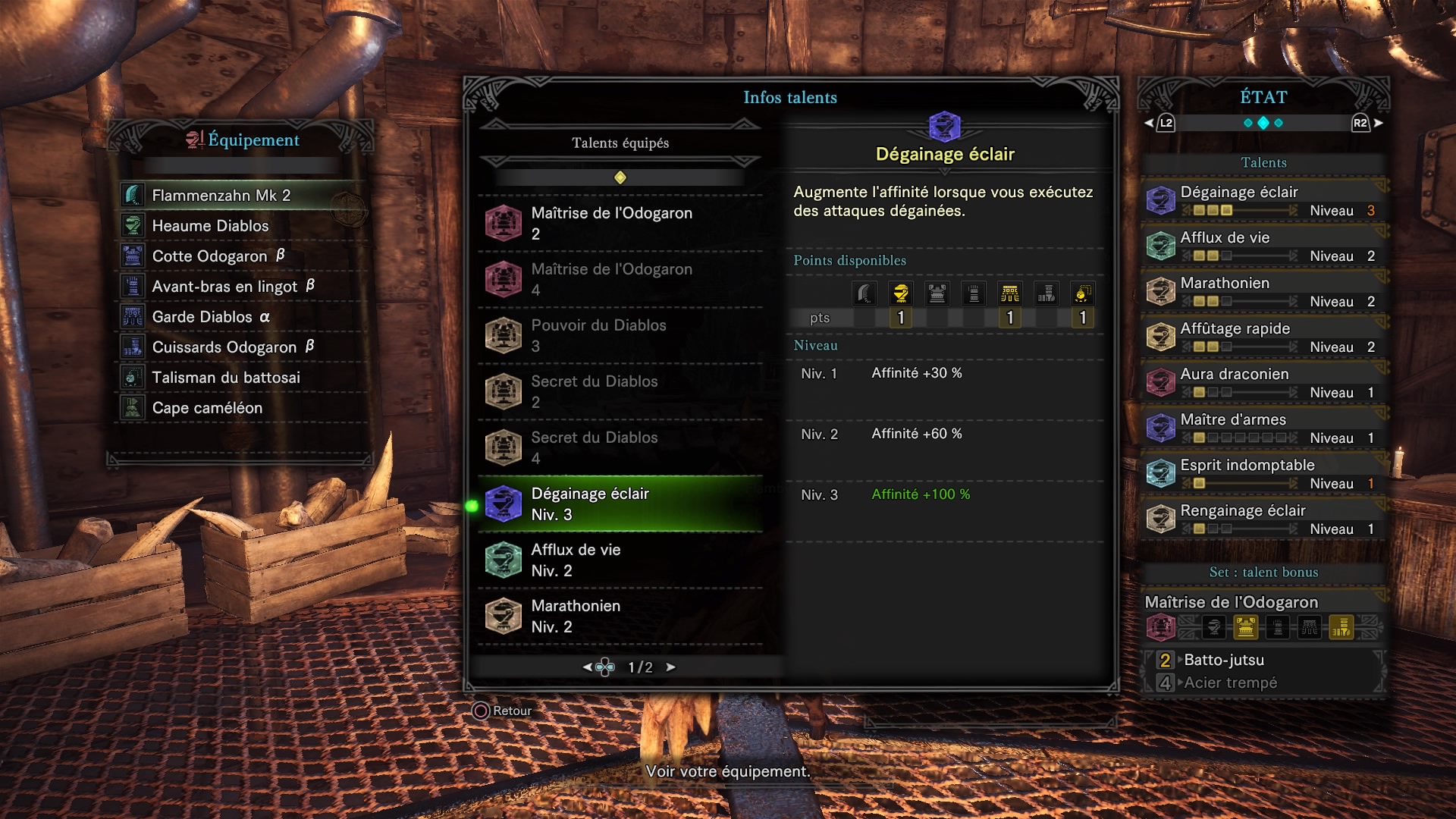The width and height of the screenshot is (1456, 819).
Task: Select the Batto-jutsu set bonus
Action: [1224, 660]
